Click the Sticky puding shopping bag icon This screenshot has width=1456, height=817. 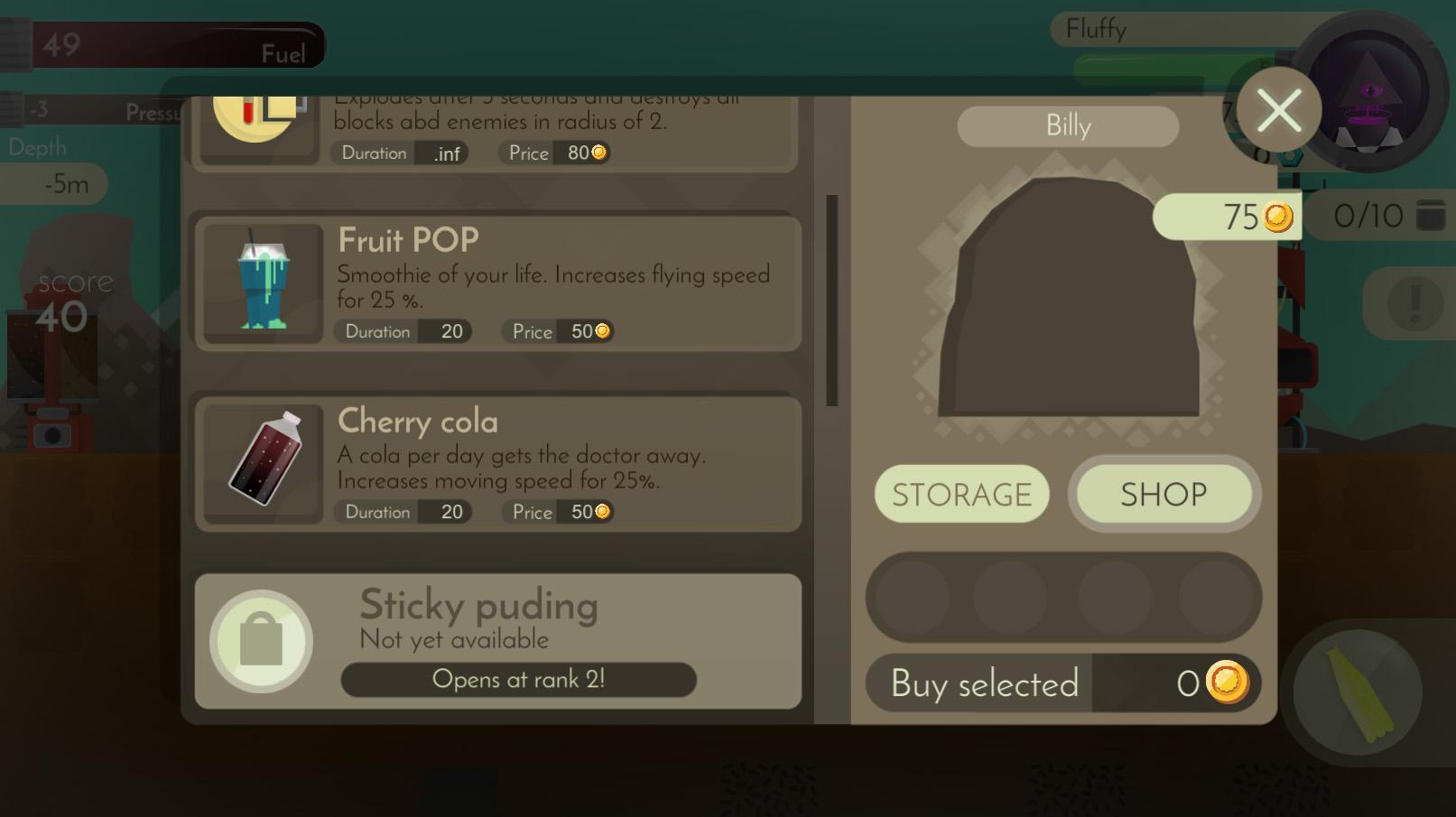[x=260, y=640]
